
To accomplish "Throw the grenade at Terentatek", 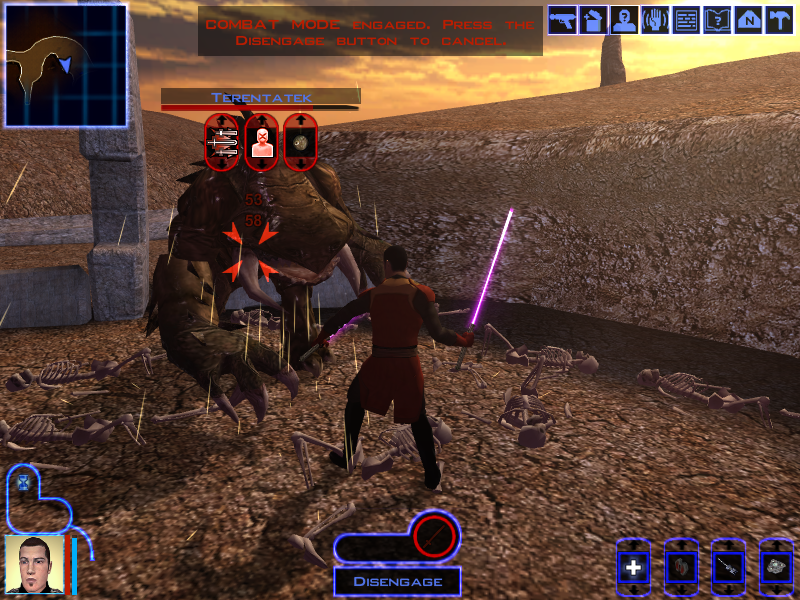I will pyautogui.click(x=300, y=142).
